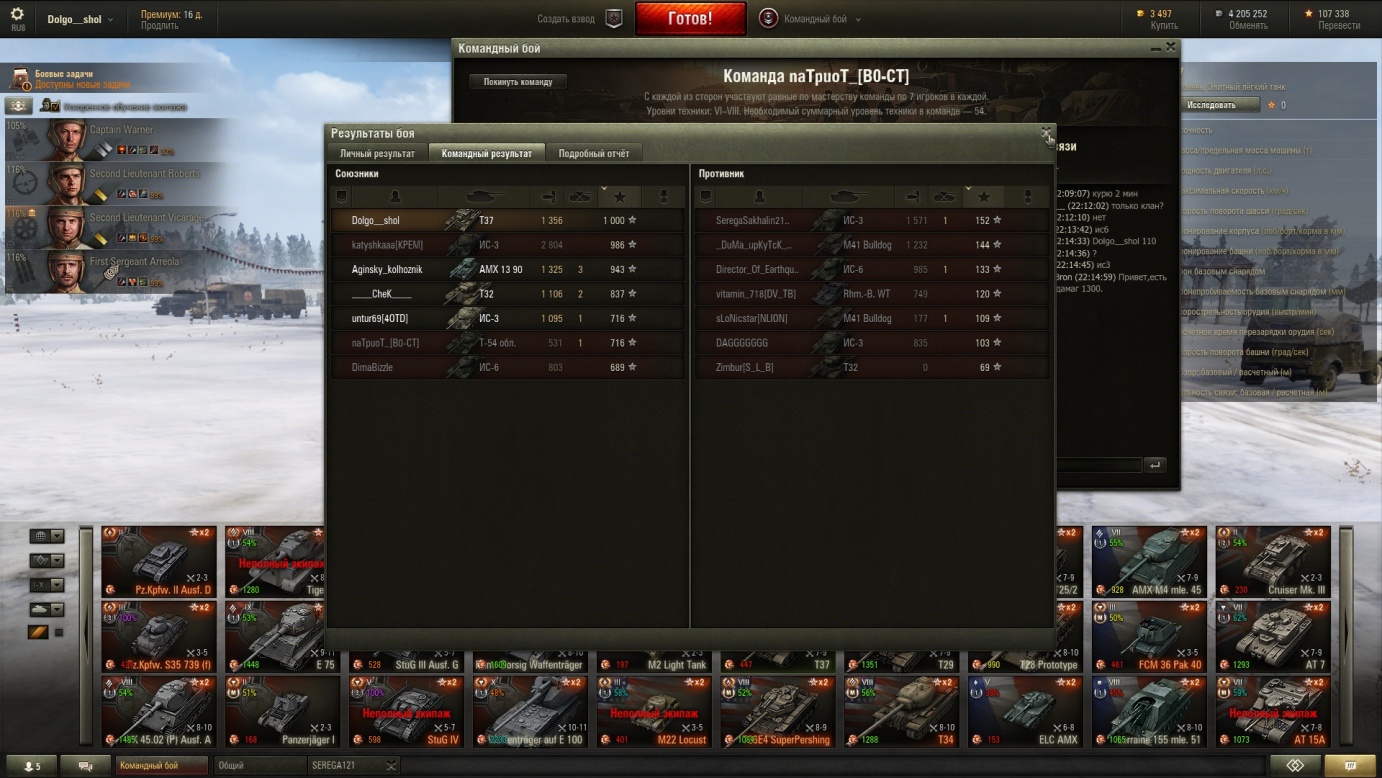
Task: Pick the AMX M4 mle. 45 tank
Action: [1149, 560]
